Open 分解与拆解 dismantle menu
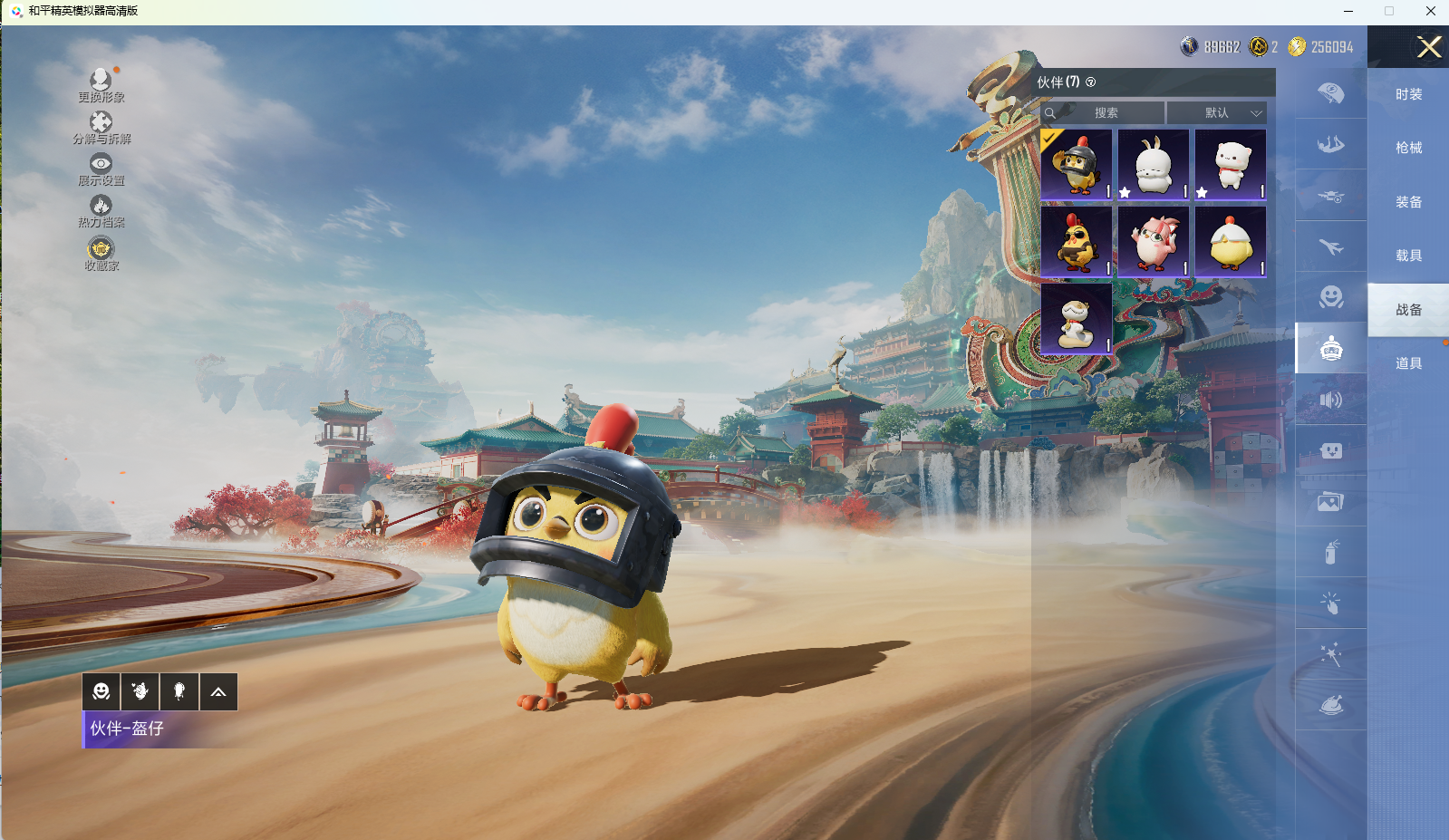1449x840 pixels. 101,126
